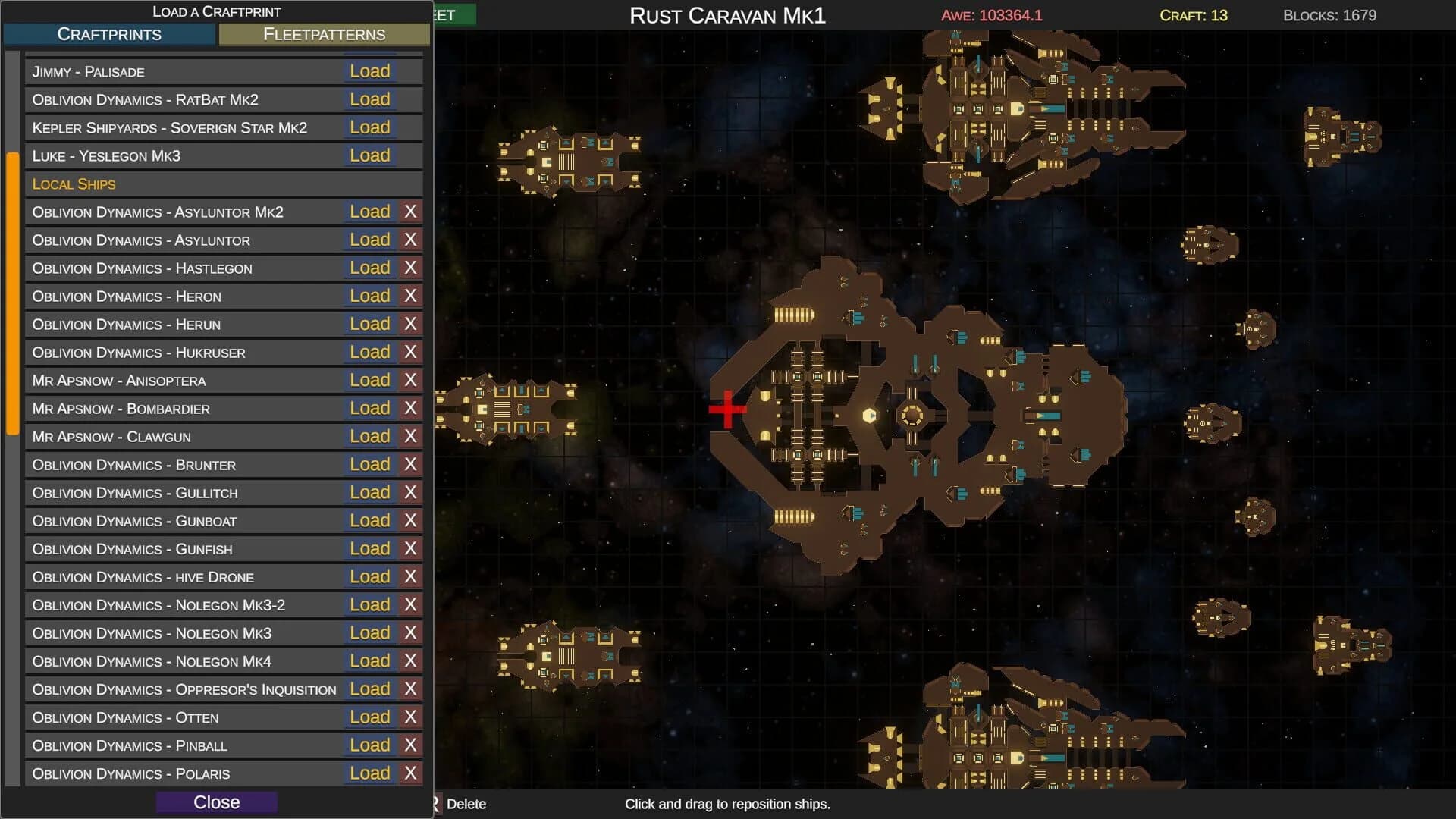Load Mr Apsnow's Bombardier

click(370, 408)
